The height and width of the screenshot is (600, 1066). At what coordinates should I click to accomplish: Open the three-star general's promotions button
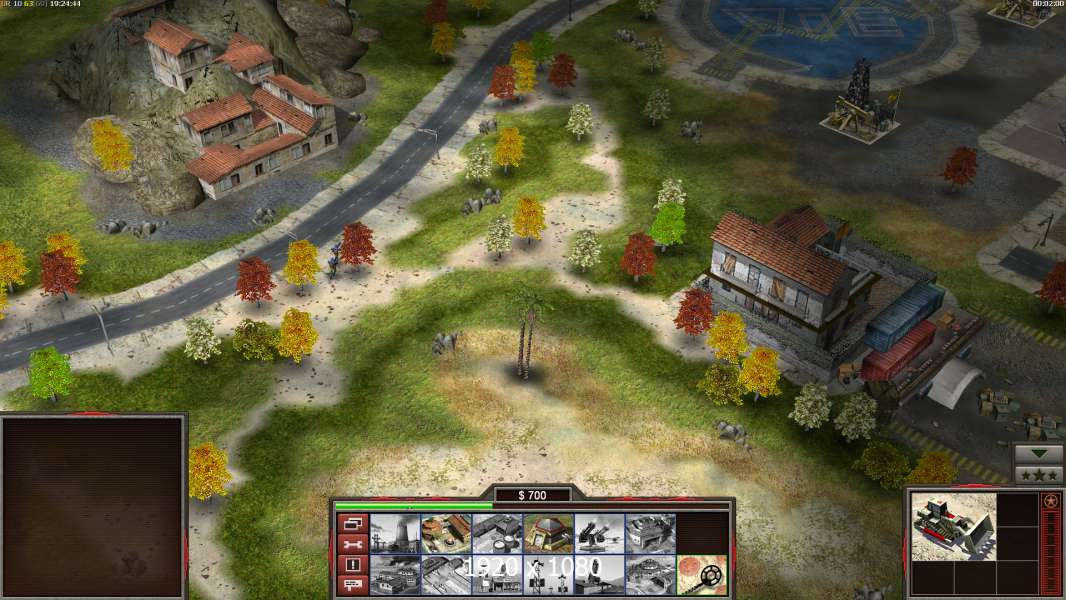(x=1039, y=475)
